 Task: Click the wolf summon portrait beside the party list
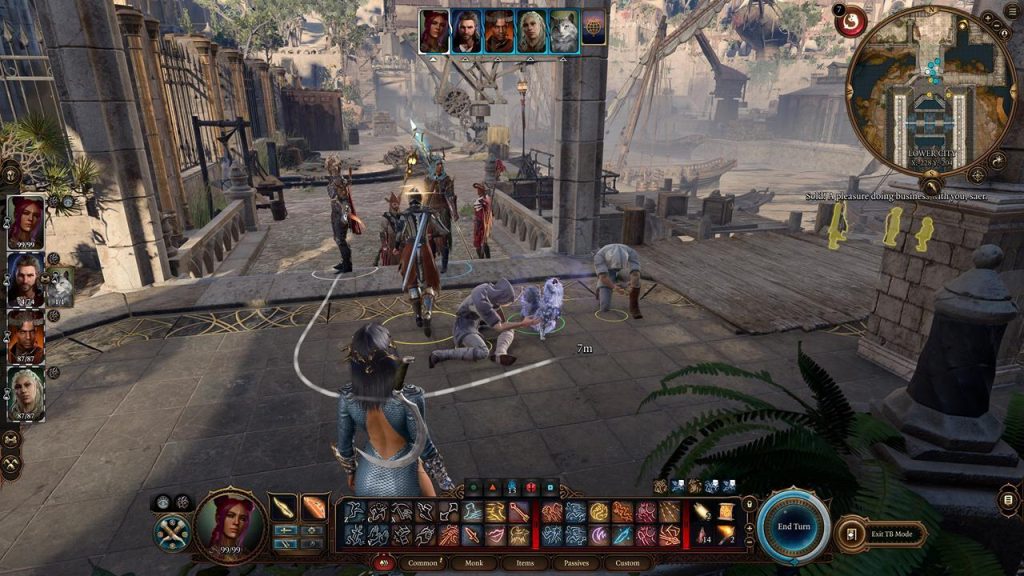pos(59,287)
